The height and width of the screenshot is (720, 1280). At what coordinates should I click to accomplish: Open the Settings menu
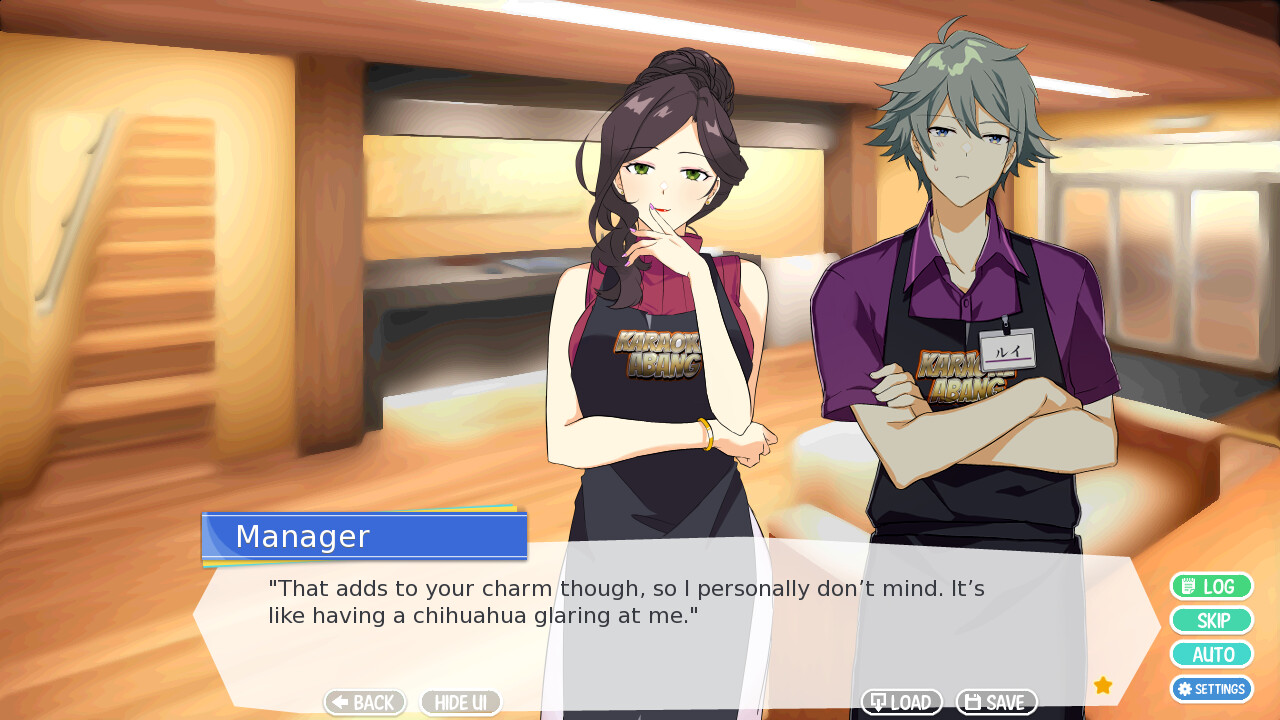click(1211, 689)
